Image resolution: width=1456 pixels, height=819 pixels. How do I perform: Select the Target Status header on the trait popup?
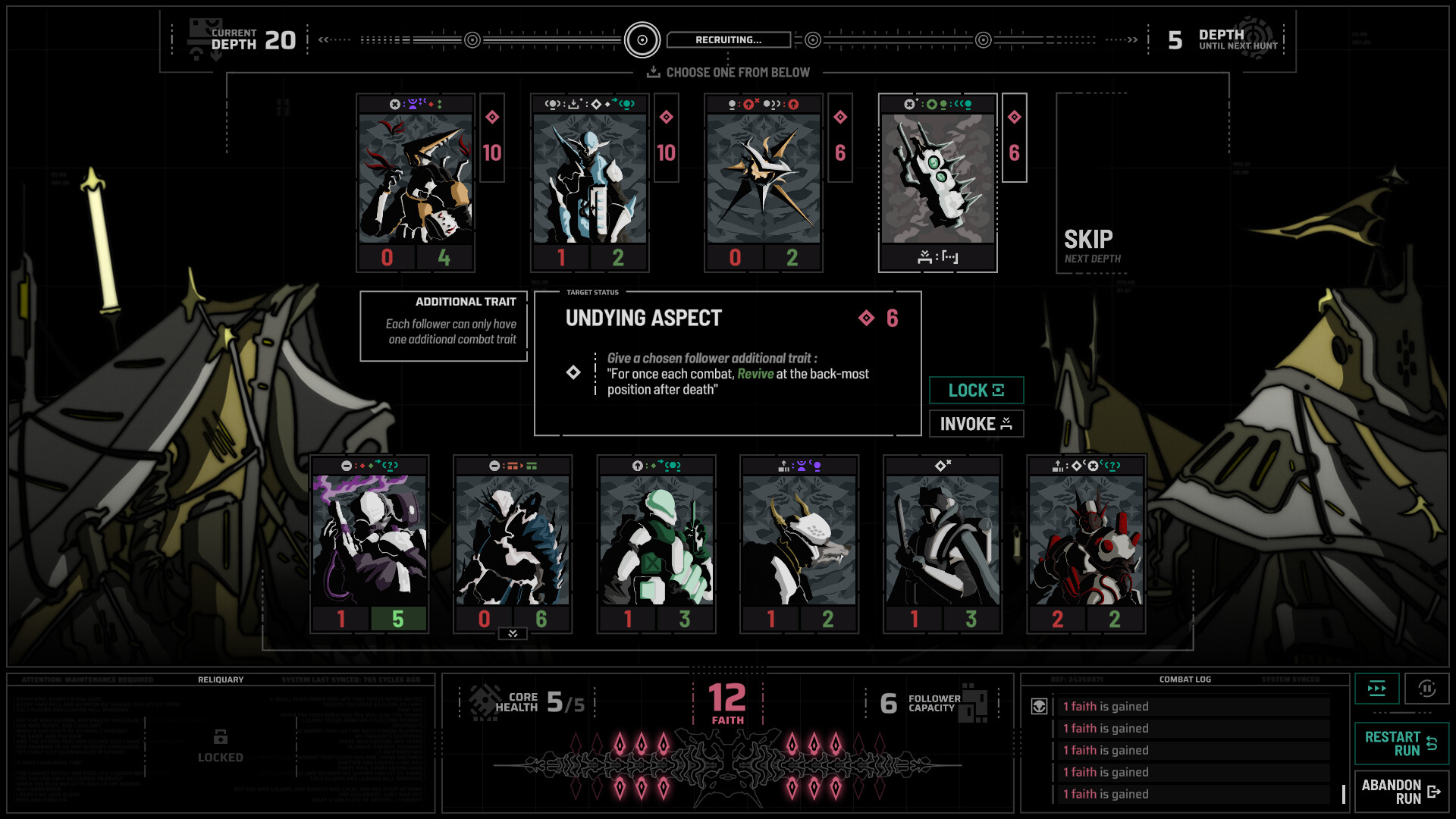(x=592, y=292)
